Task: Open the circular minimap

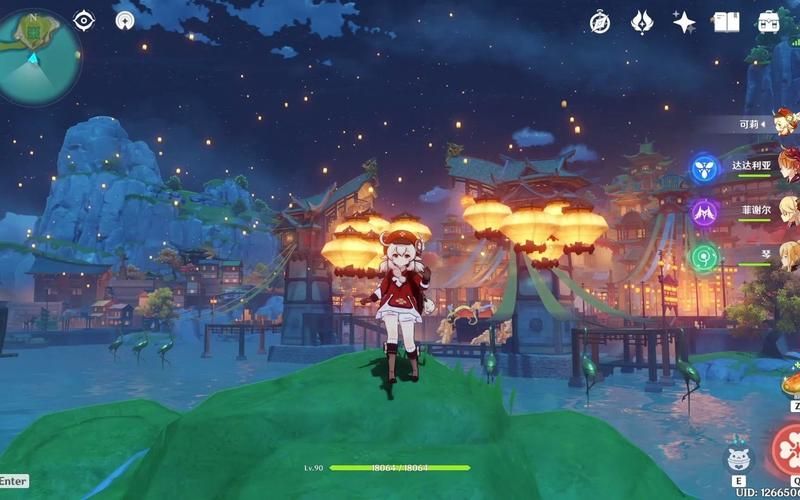Action: pos(40,55)
